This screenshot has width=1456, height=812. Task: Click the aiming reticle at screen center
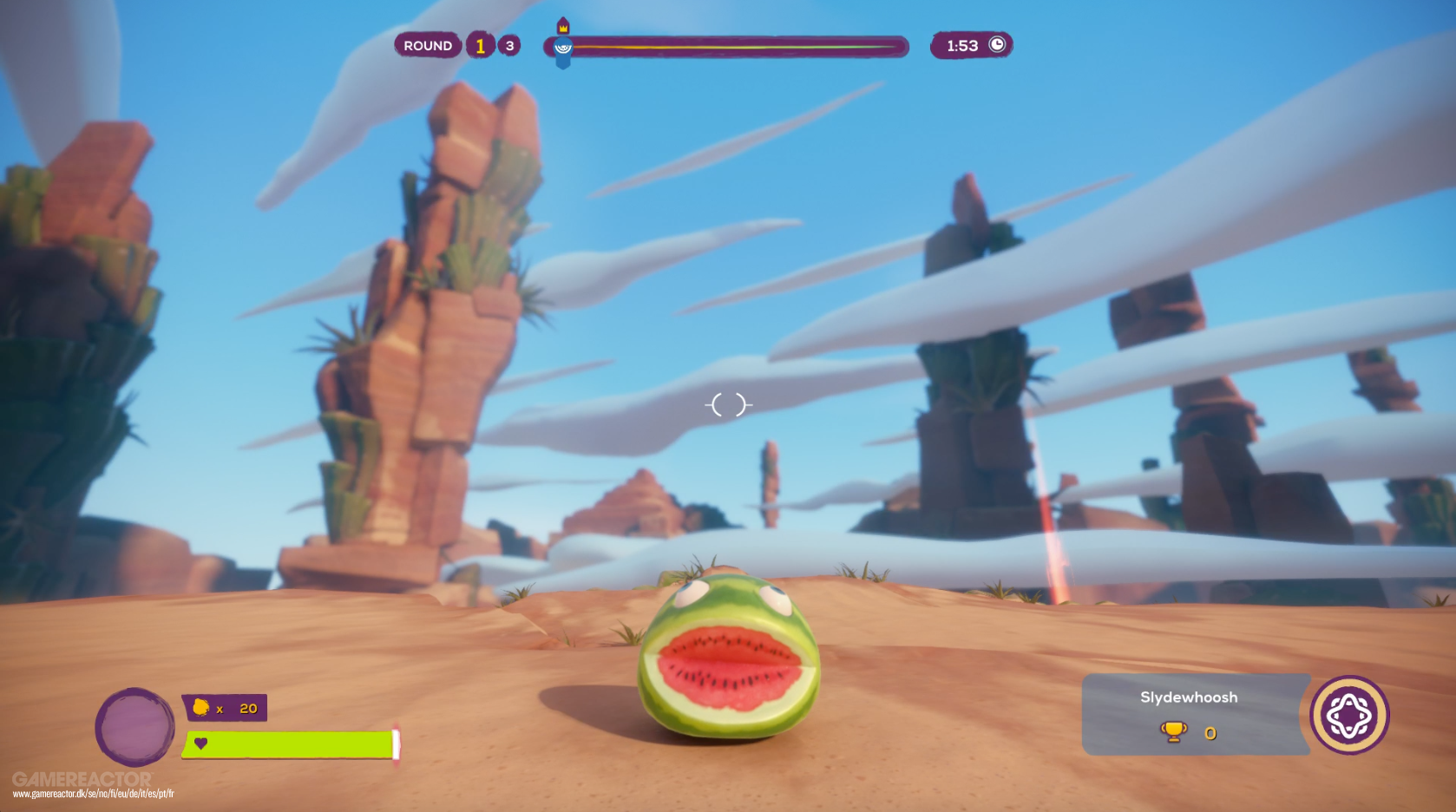click(x=730, y=404)
